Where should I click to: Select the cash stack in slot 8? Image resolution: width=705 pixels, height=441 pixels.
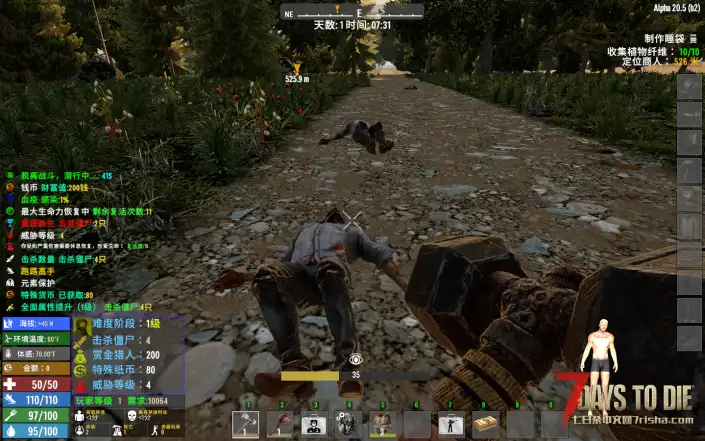(x=485, y=424)
